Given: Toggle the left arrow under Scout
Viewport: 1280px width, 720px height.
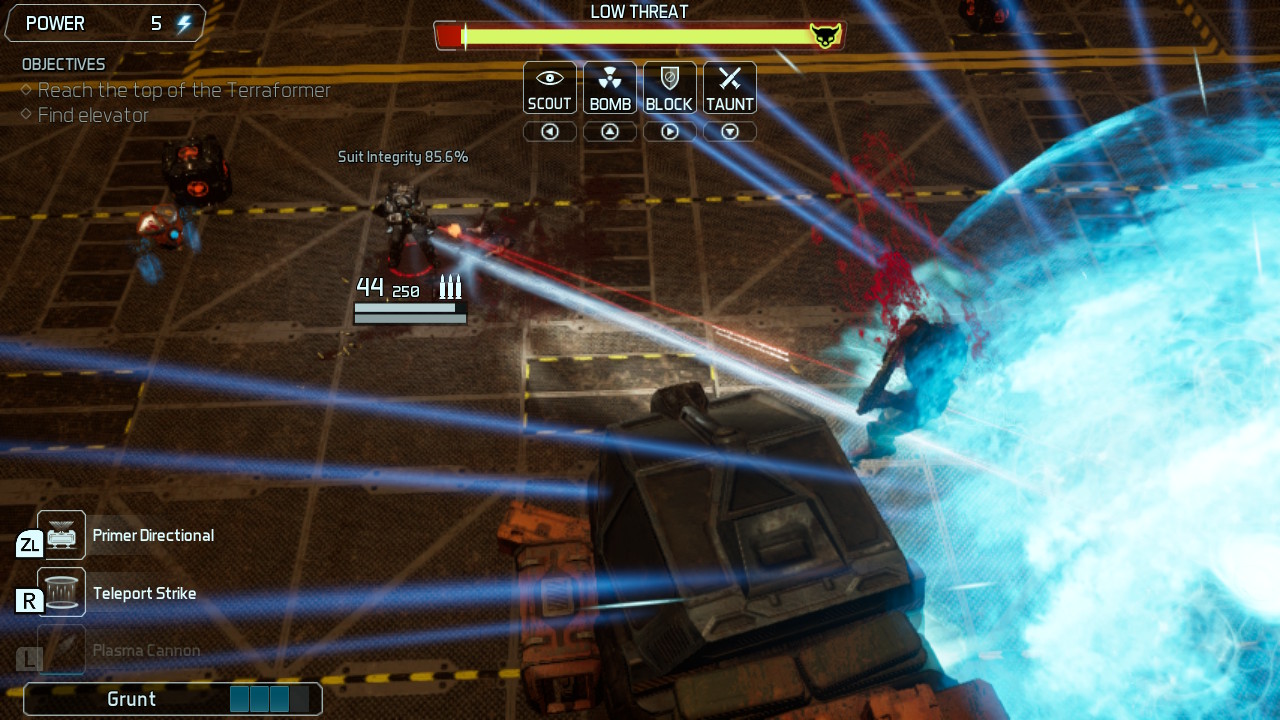Looking at the screenshot, I should click(x=549, y=130).
